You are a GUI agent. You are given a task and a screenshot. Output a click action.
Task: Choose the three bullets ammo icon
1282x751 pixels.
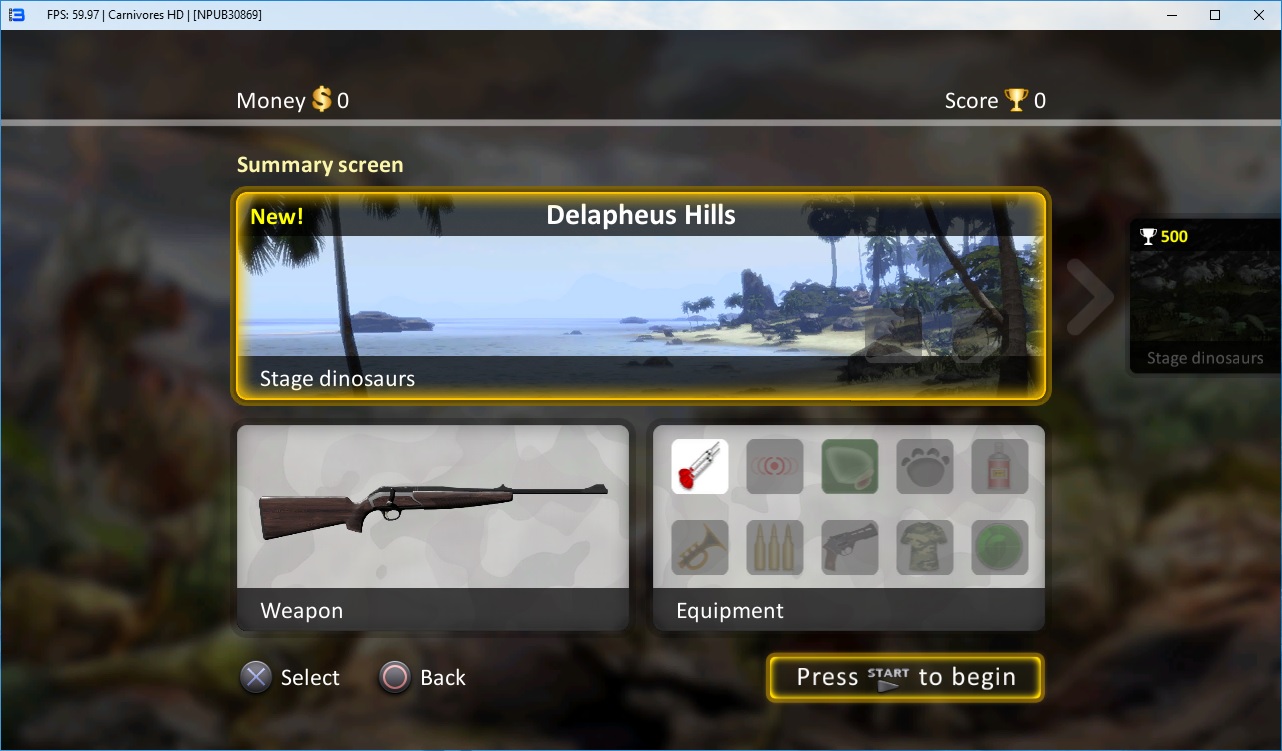tap(775, 547)
